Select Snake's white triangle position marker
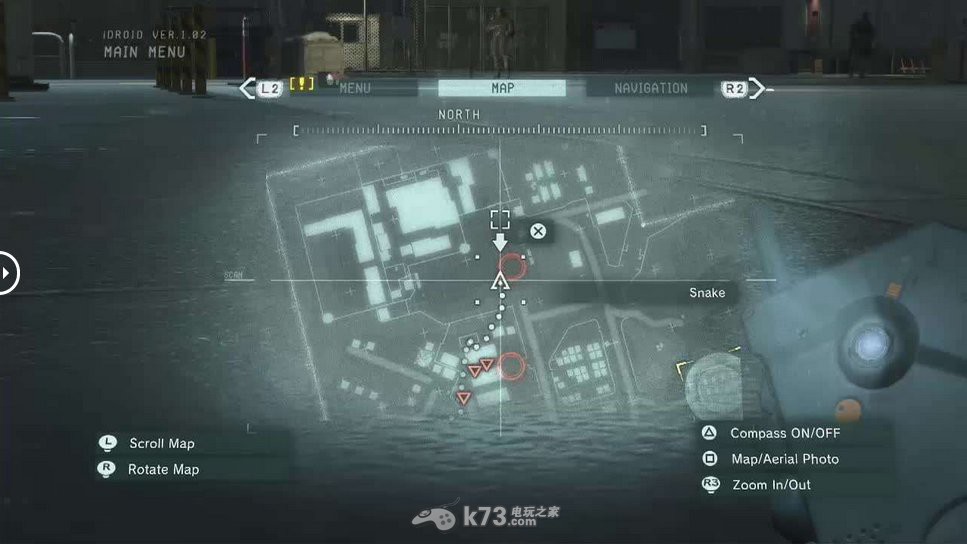This screenshot has height=544, width=967. click(x=500, y=282)
